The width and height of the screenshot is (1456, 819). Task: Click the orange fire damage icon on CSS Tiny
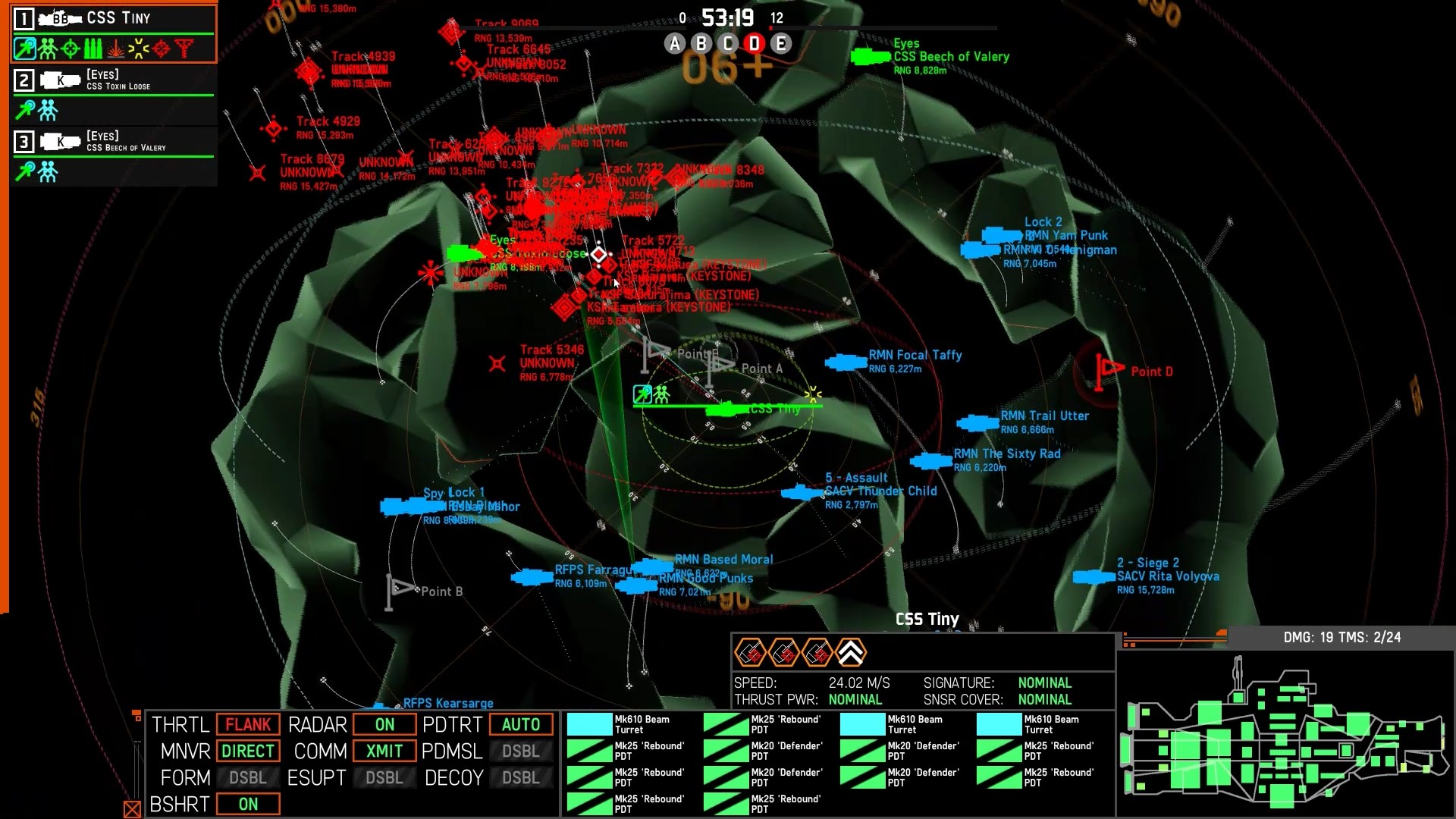coord(116,48)
